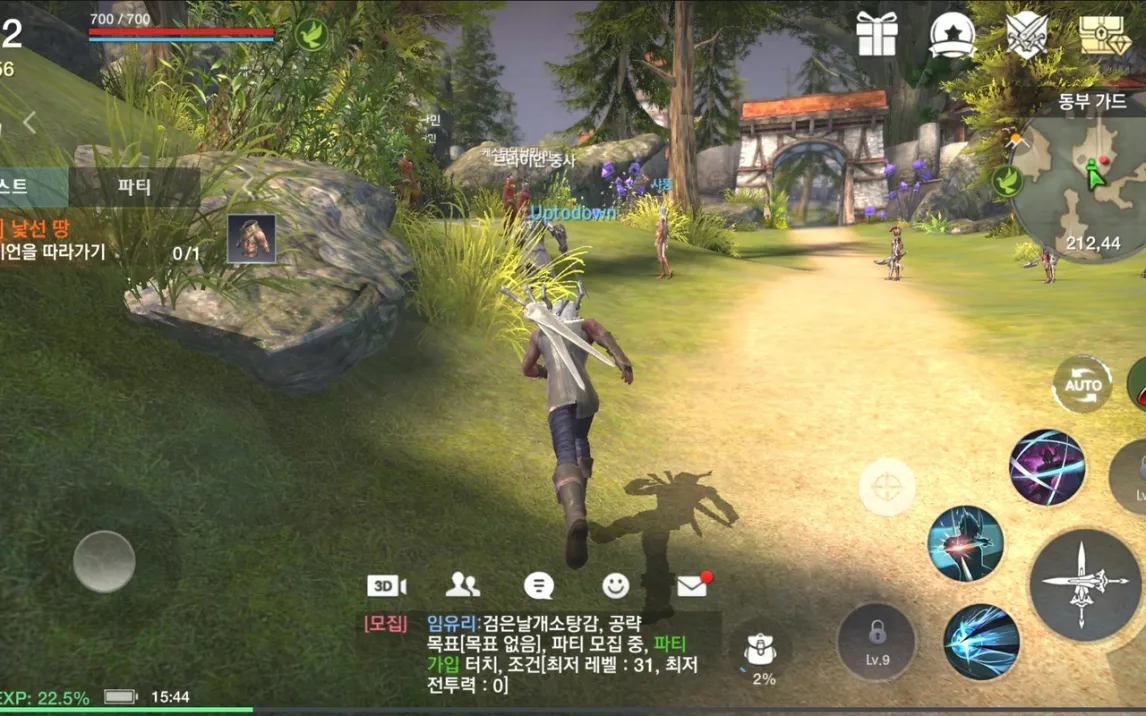Open the smiley emote menu
The image size is (1146, 716).
616,586
